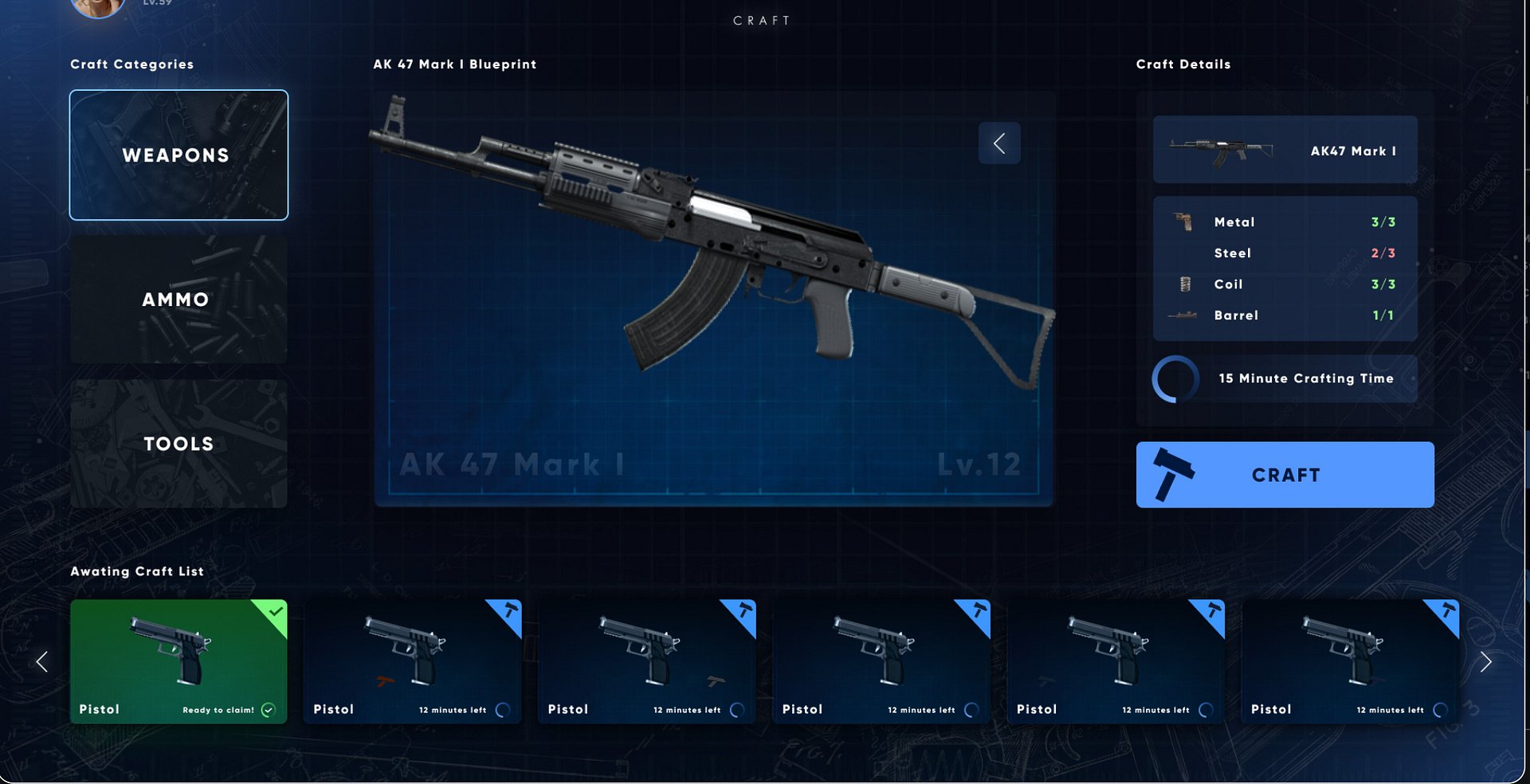Screen dimensions: 1530x784
Task: Show previous items in awaiting craft list
Action: point(42,661)
